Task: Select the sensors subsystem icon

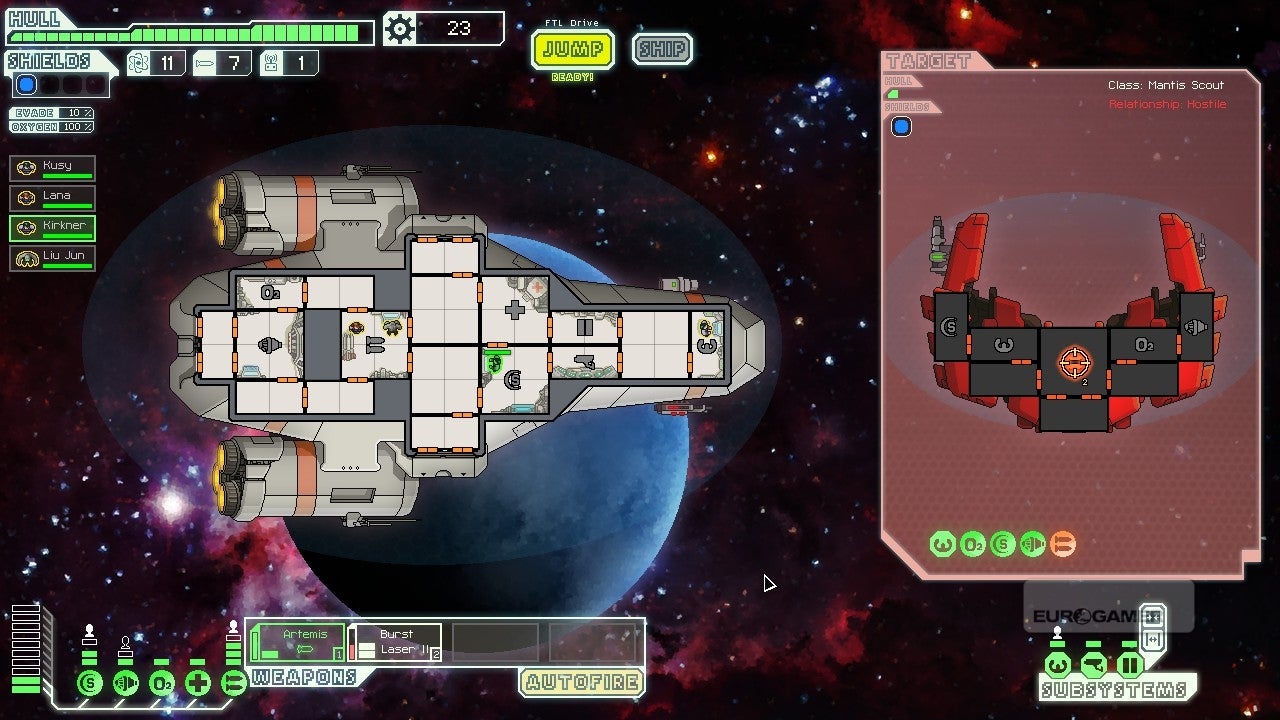Action: [1094, 665]
